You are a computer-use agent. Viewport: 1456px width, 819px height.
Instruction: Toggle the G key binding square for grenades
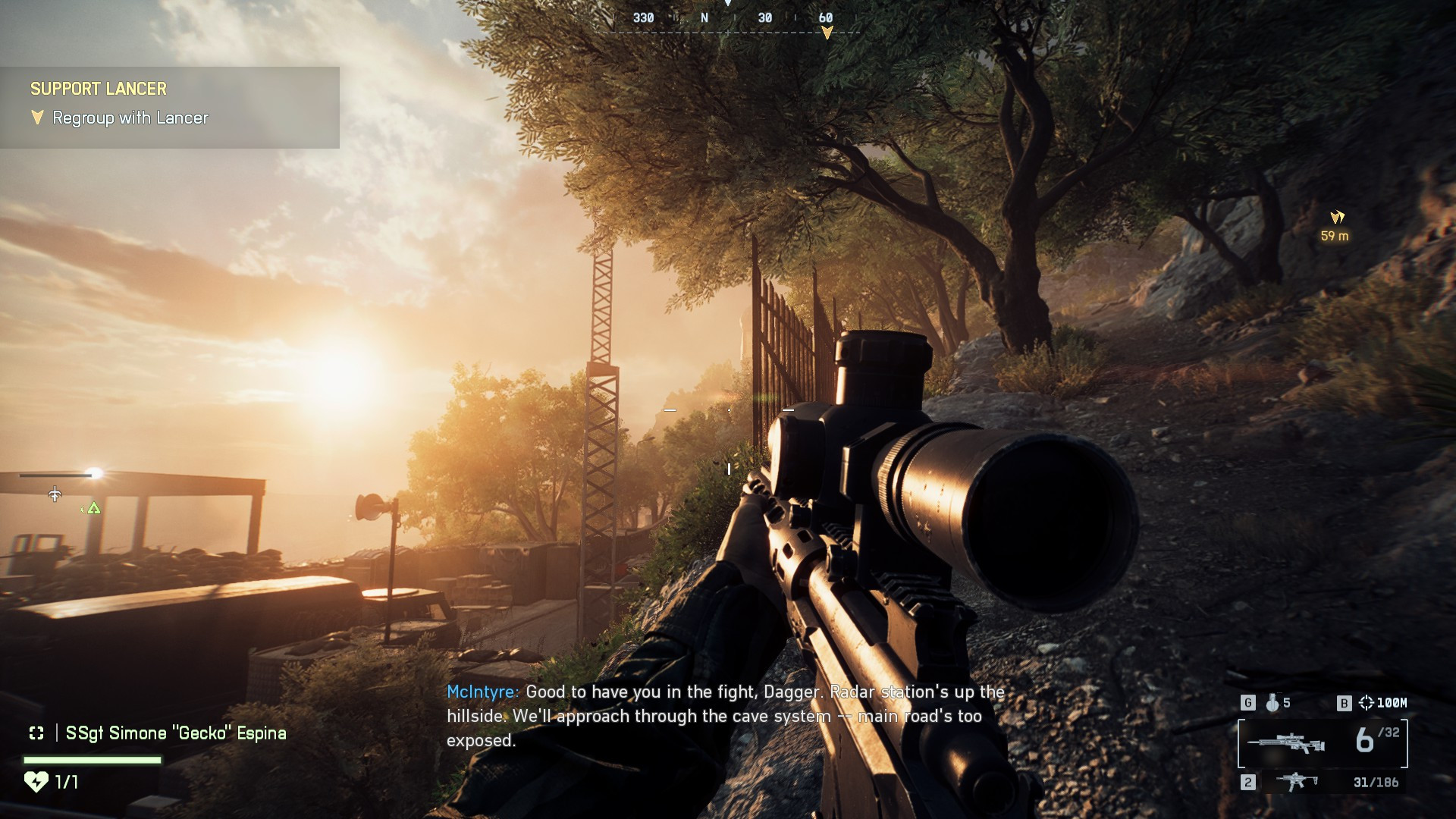[1248, 702]
